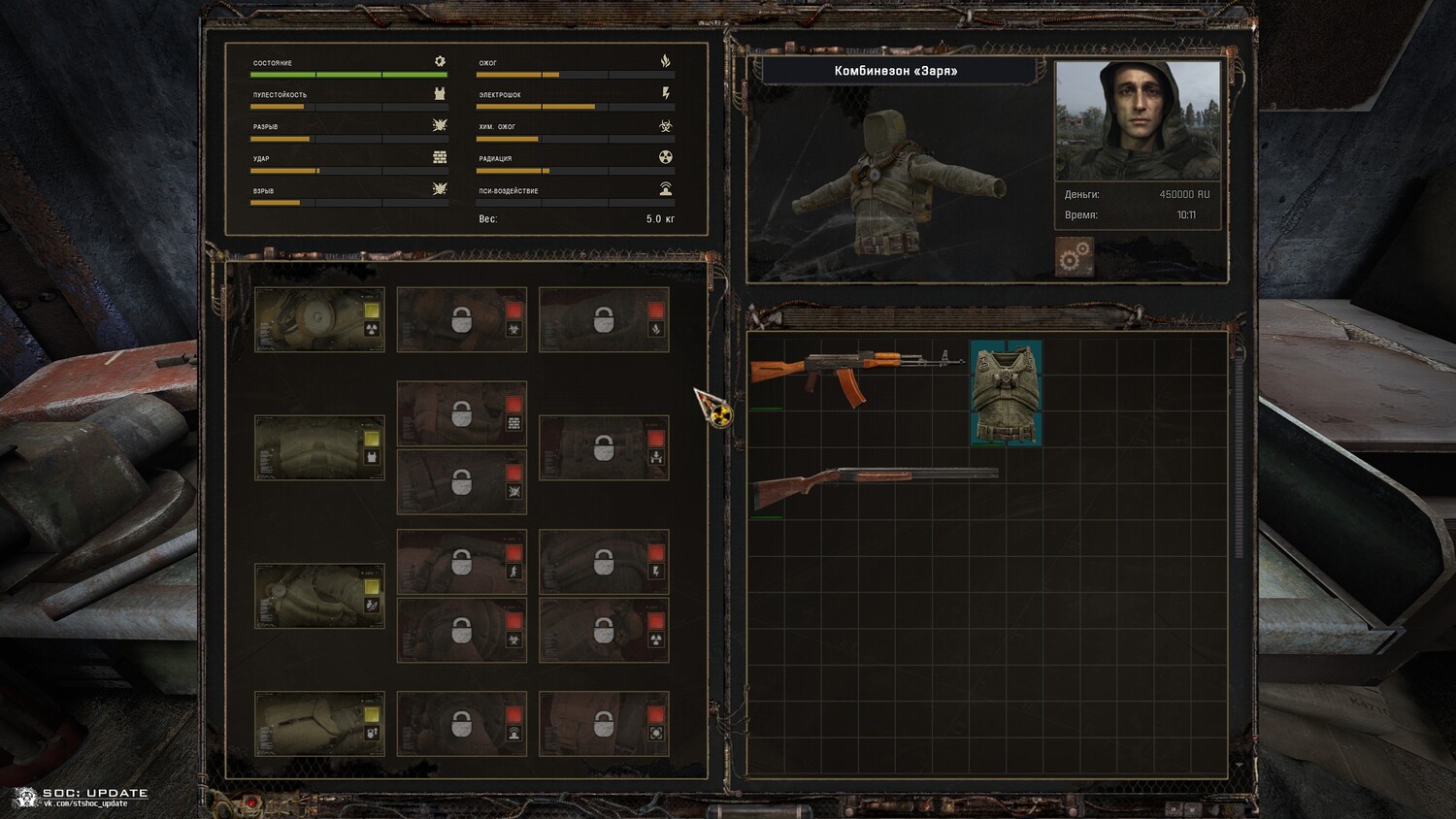The image size is (1456, 819).
Task: Select the locked psi-protection upgrade
Action: [462, 723]
